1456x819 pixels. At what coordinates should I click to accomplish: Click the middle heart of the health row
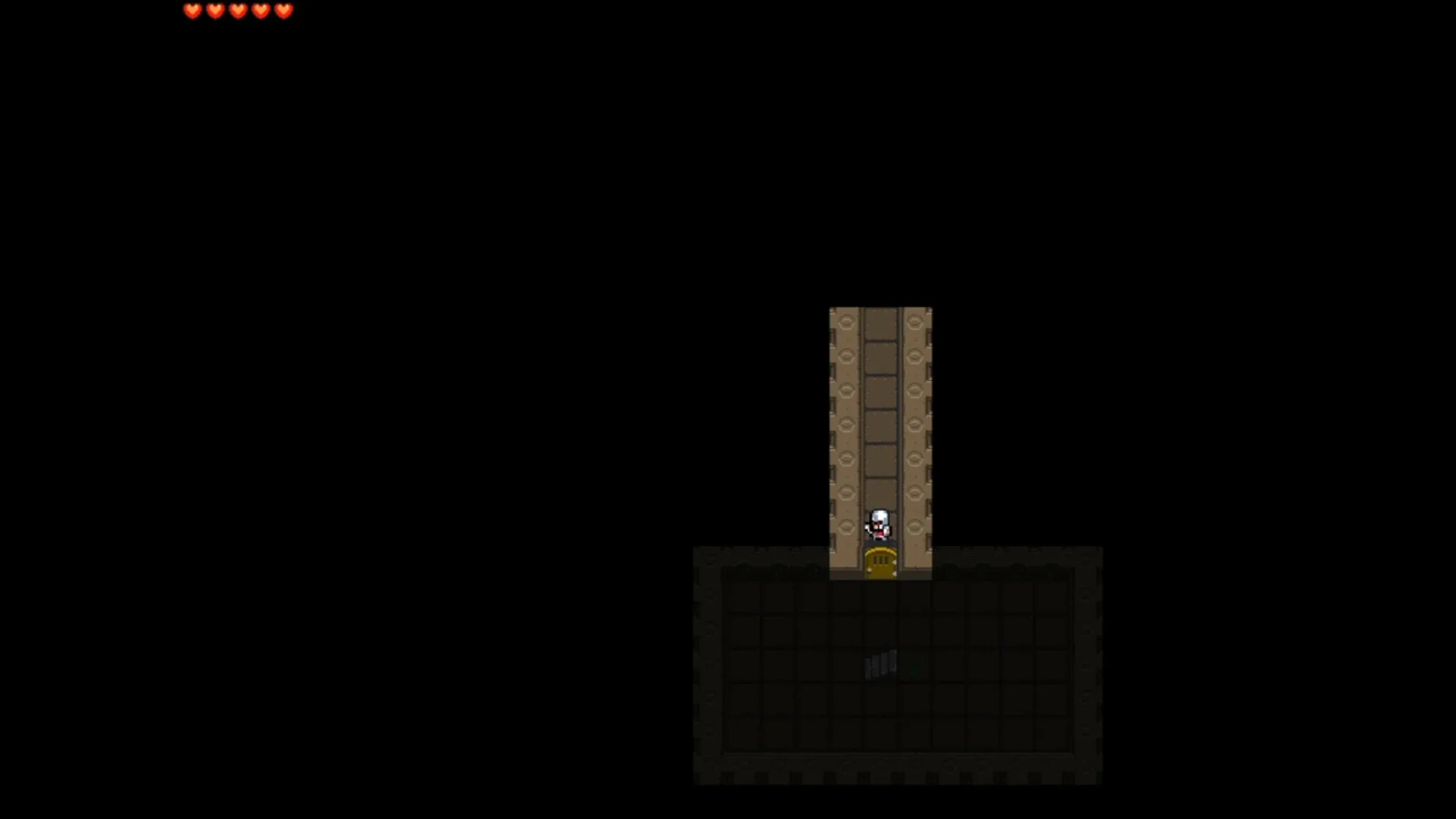click(x=238, y=11)
